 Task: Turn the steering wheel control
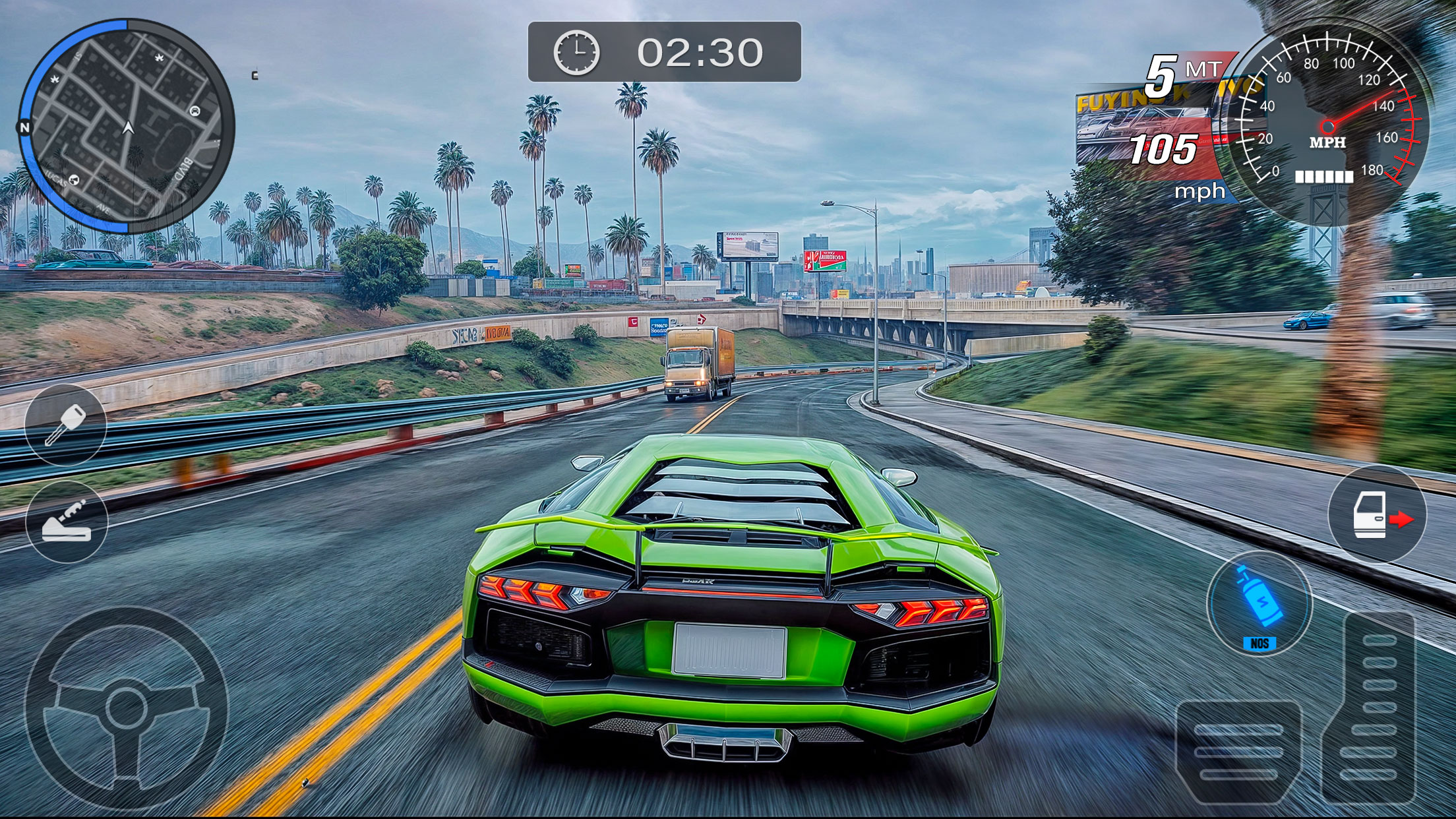coord(126,708)
